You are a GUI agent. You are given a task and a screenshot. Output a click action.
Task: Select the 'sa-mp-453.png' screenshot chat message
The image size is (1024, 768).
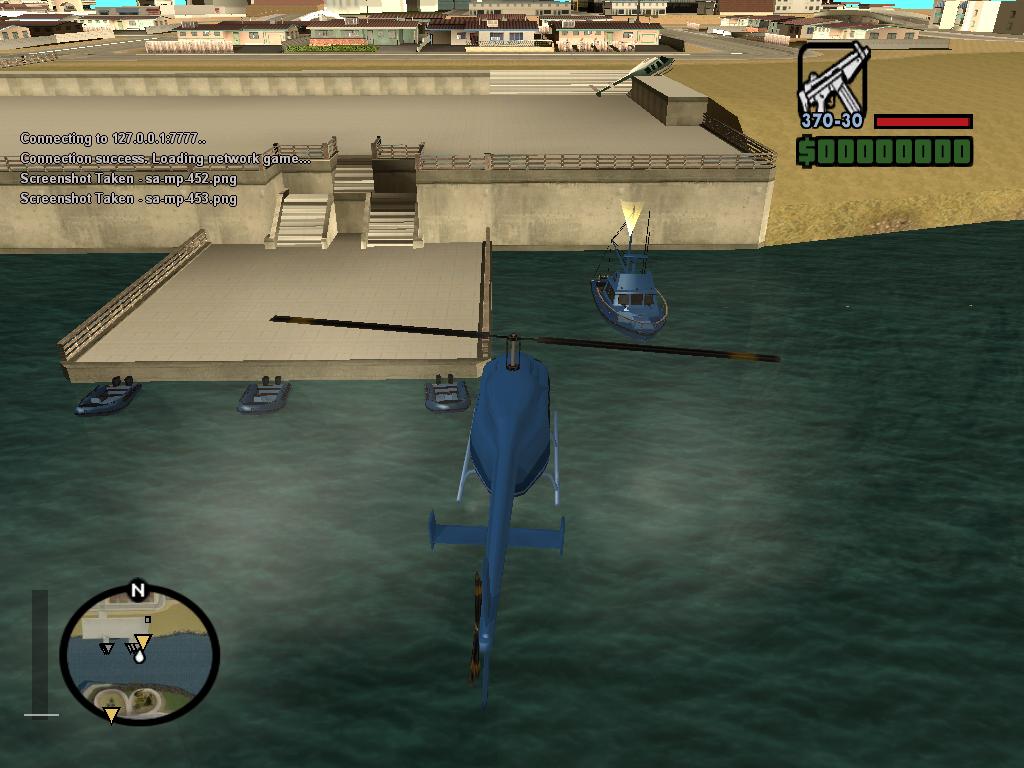click(128, 198)
